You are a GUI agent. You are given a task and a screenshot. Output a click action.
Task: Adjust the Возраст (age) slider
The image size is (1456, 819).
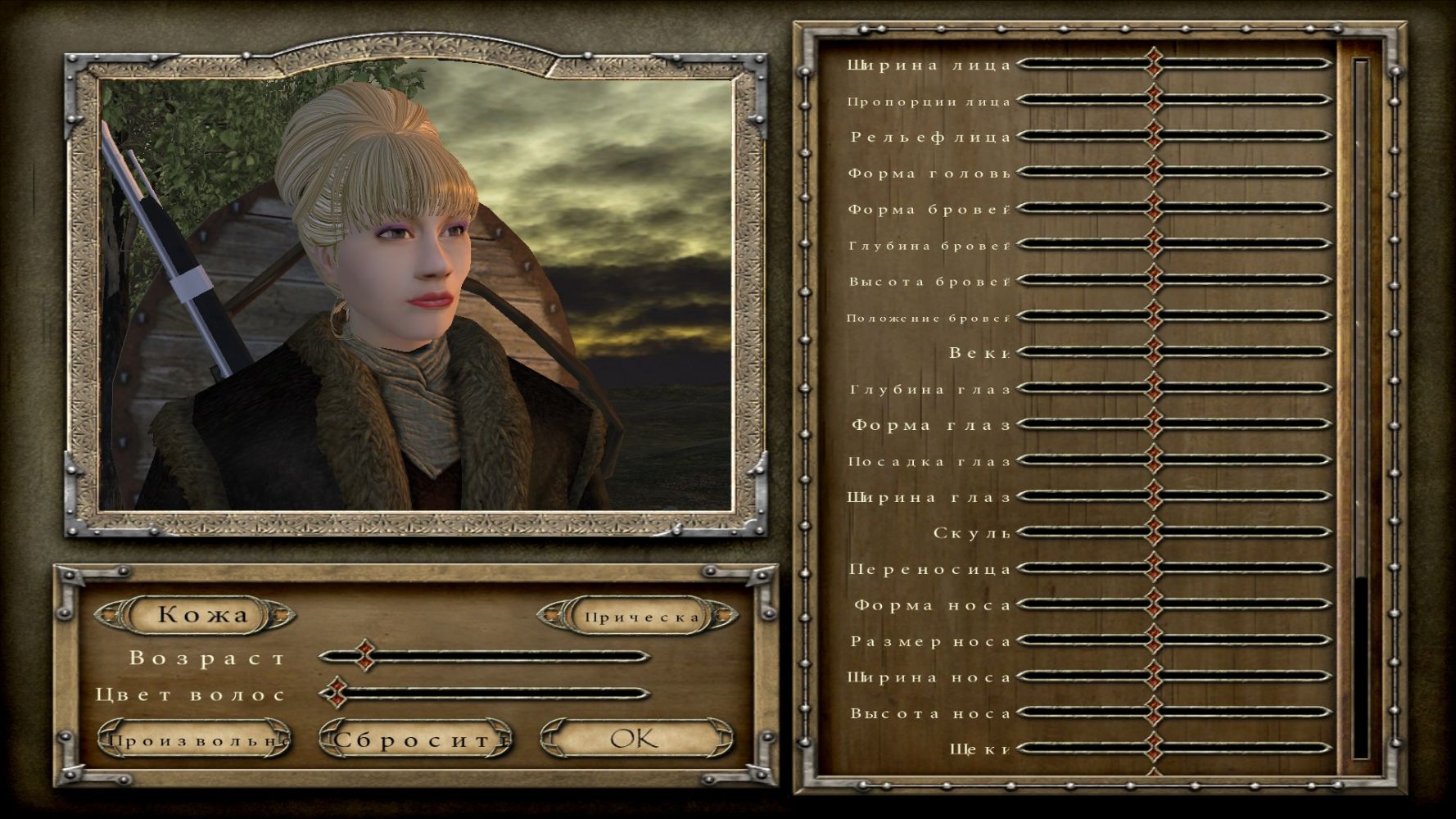pos(365,656)
